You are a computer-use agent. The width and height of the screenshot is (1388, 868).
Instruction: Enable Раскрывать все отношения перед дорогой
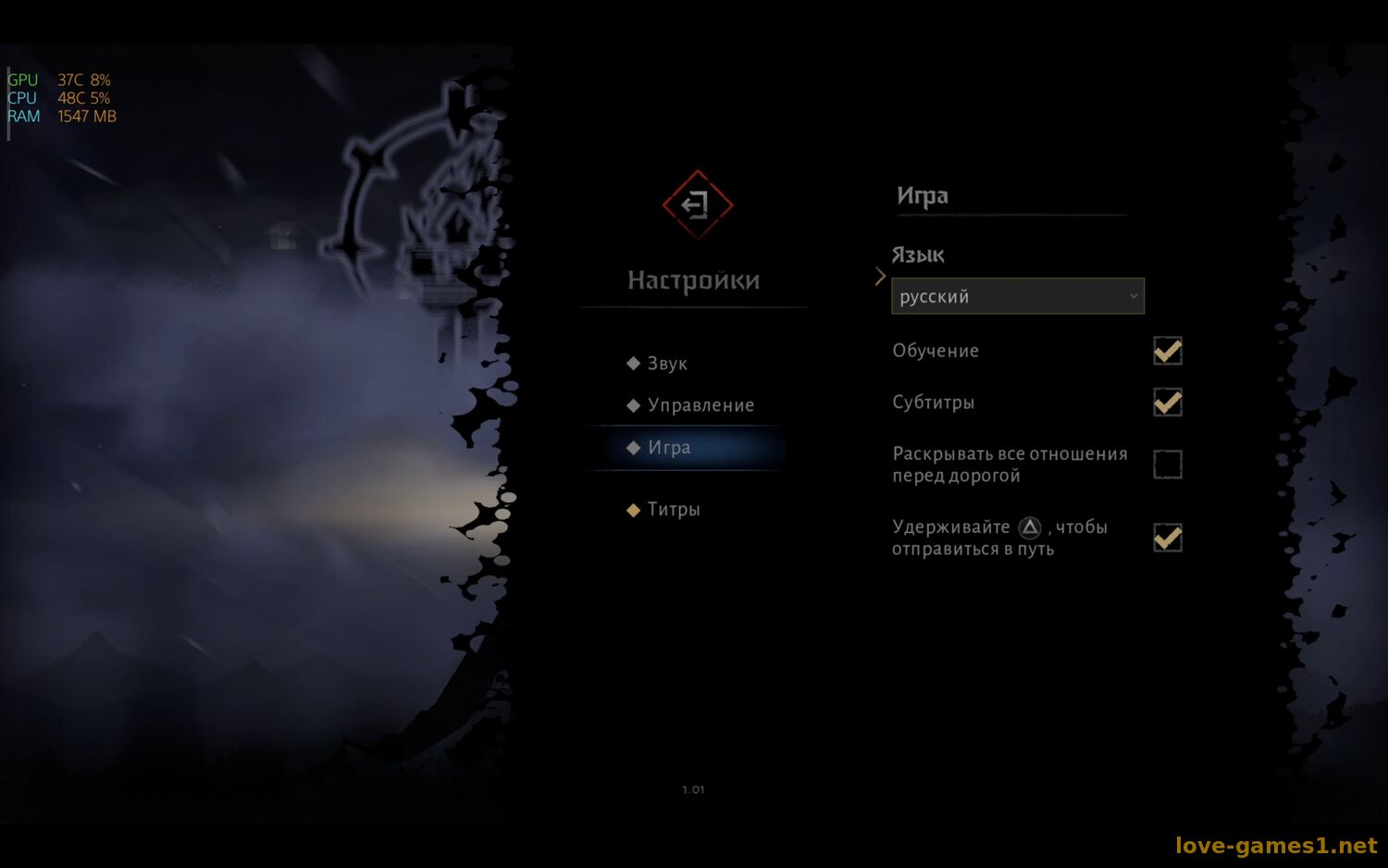click(1167, 464)
